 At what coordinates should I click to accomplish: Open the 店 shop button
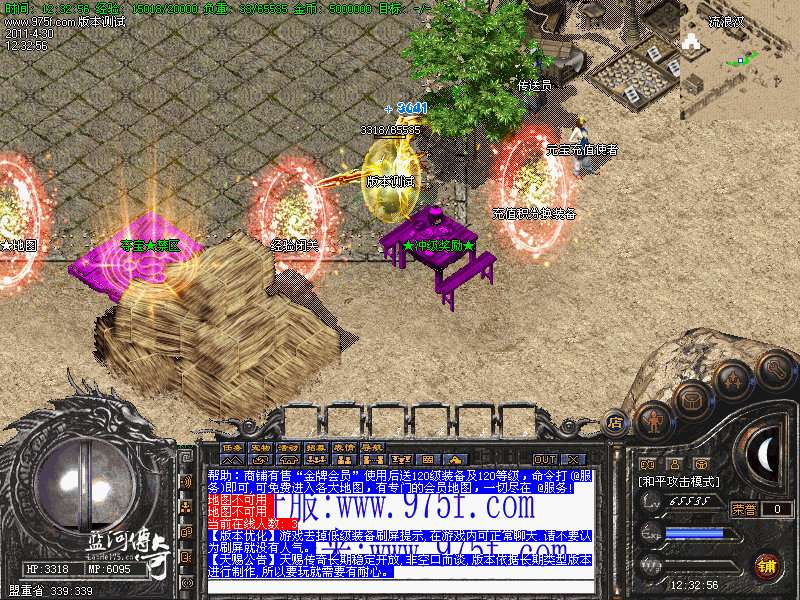616,422
